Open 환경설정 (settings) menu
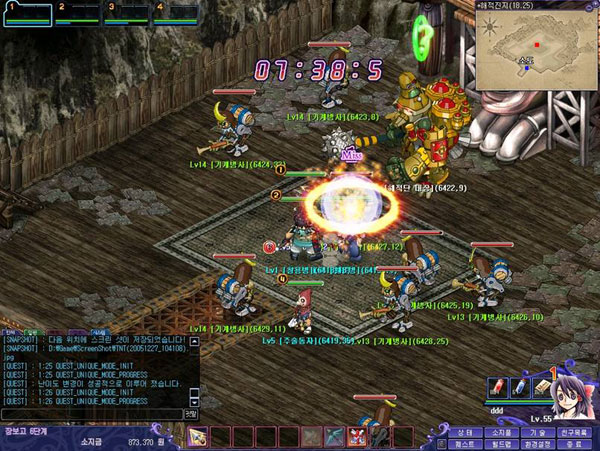This screenshot has width=600, height=451. point(535,442)
